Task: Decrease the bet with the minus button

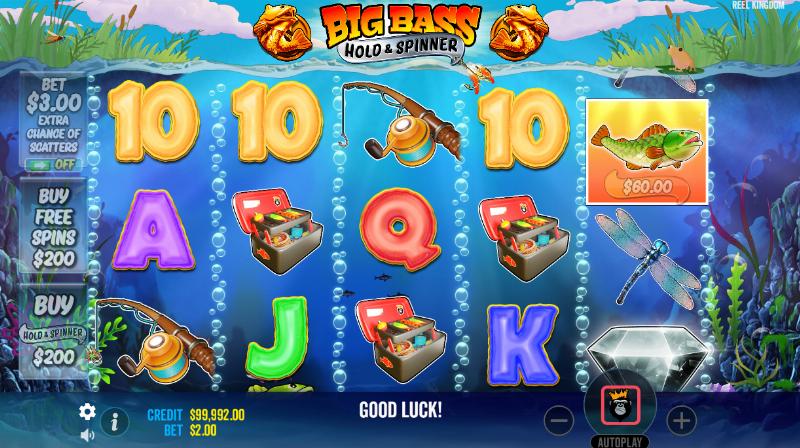Action: click(x=561, y=419)
